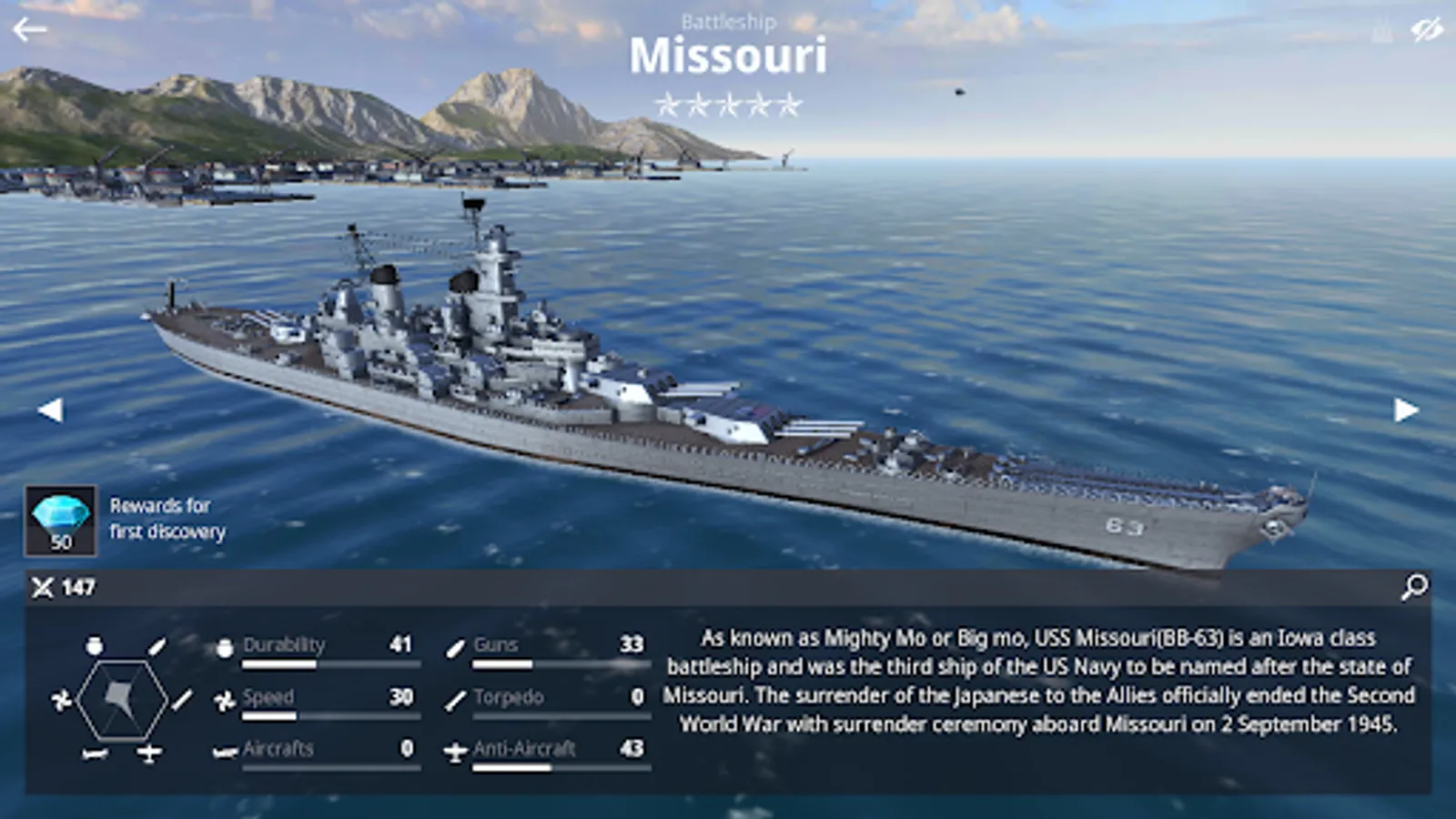
Task: Toggle the hide-interface eye icon
Action: tap(1426, 31)
